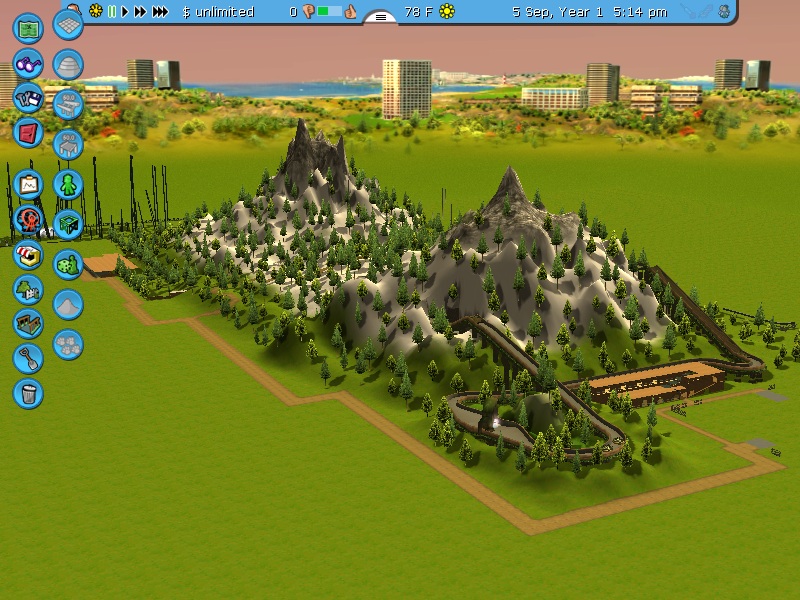
Task: Set game speed to double fast-forward
Action: click(140, 12)
